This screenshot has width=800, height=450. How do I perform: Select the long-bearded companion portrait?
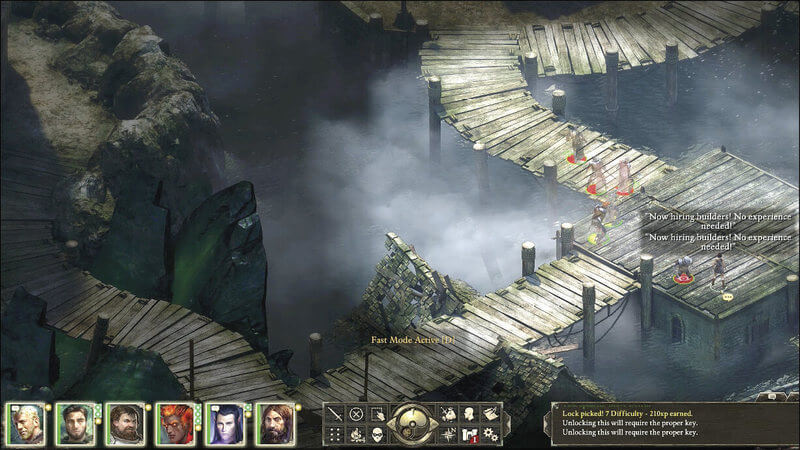(275, 424)
